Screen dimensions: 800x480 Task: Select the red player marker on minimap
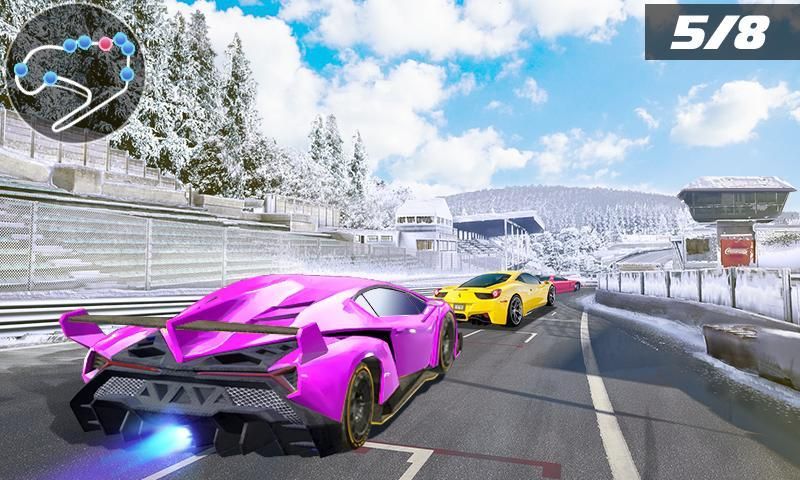(x=104, y=44)
